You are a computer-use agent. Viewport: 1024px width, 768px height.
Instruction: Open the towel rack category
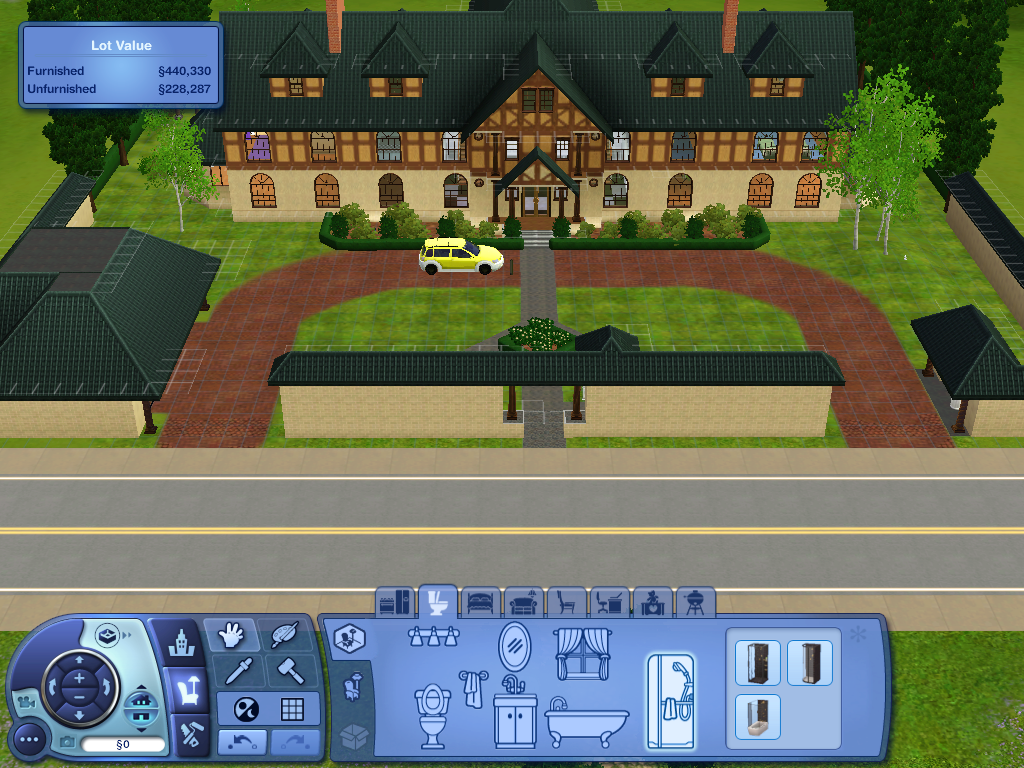471,688
